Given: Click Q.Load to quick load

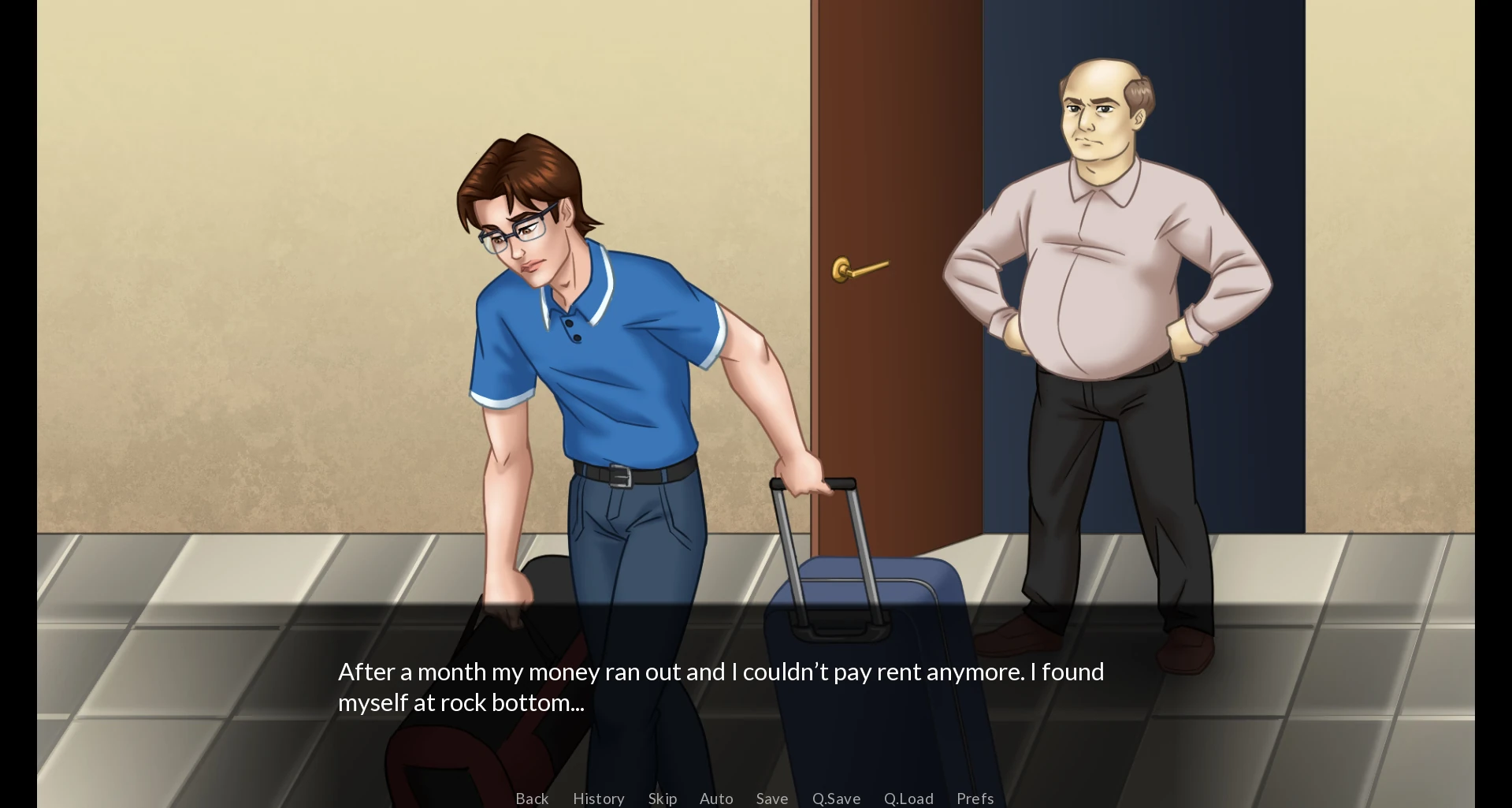Looking at the screenshot, I should click(x=908, y=799).
